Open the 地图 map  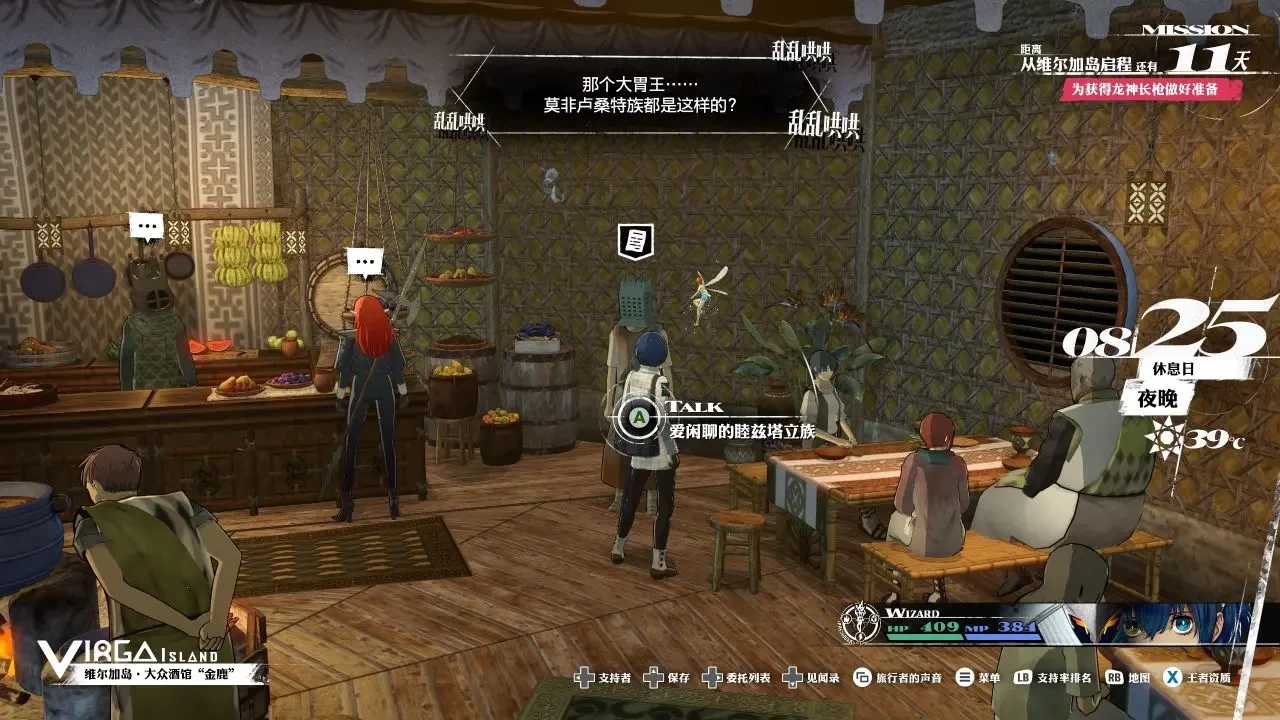coord(1127,678)
